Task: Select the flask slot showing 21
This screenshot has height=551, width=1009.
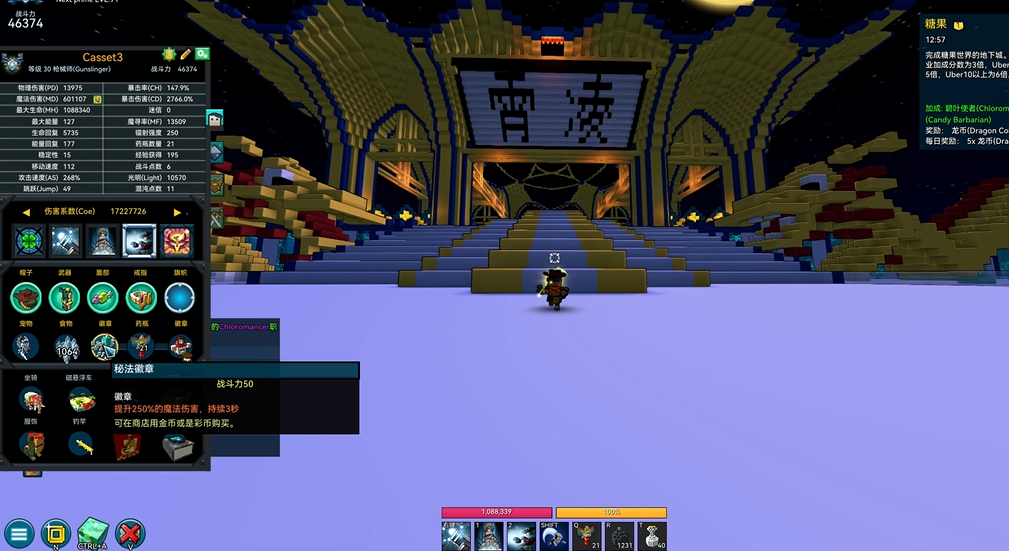Action: 141,347
